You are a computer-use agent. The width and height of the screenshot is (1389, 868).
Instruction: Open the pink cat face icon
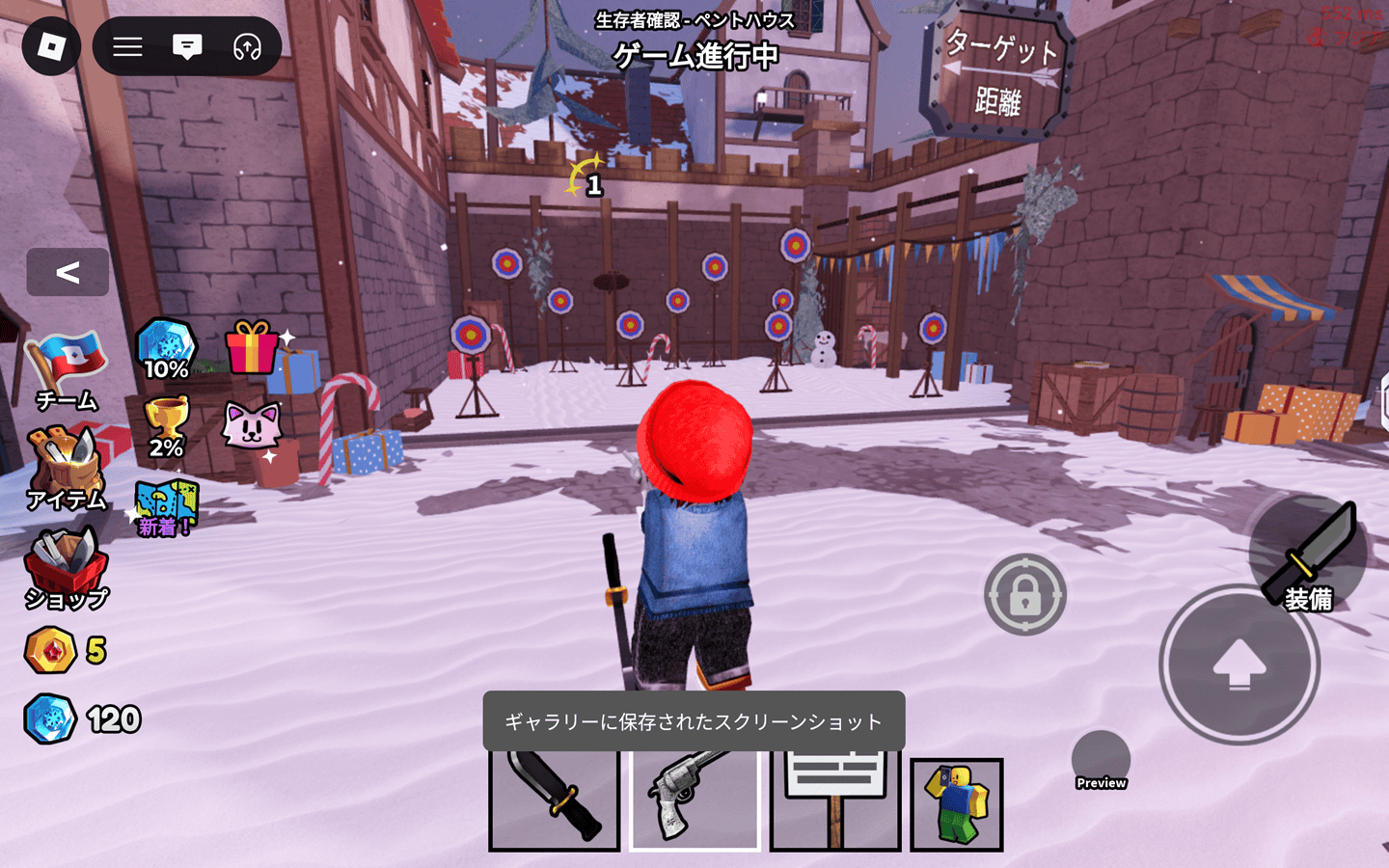click(x=251, y=425)
